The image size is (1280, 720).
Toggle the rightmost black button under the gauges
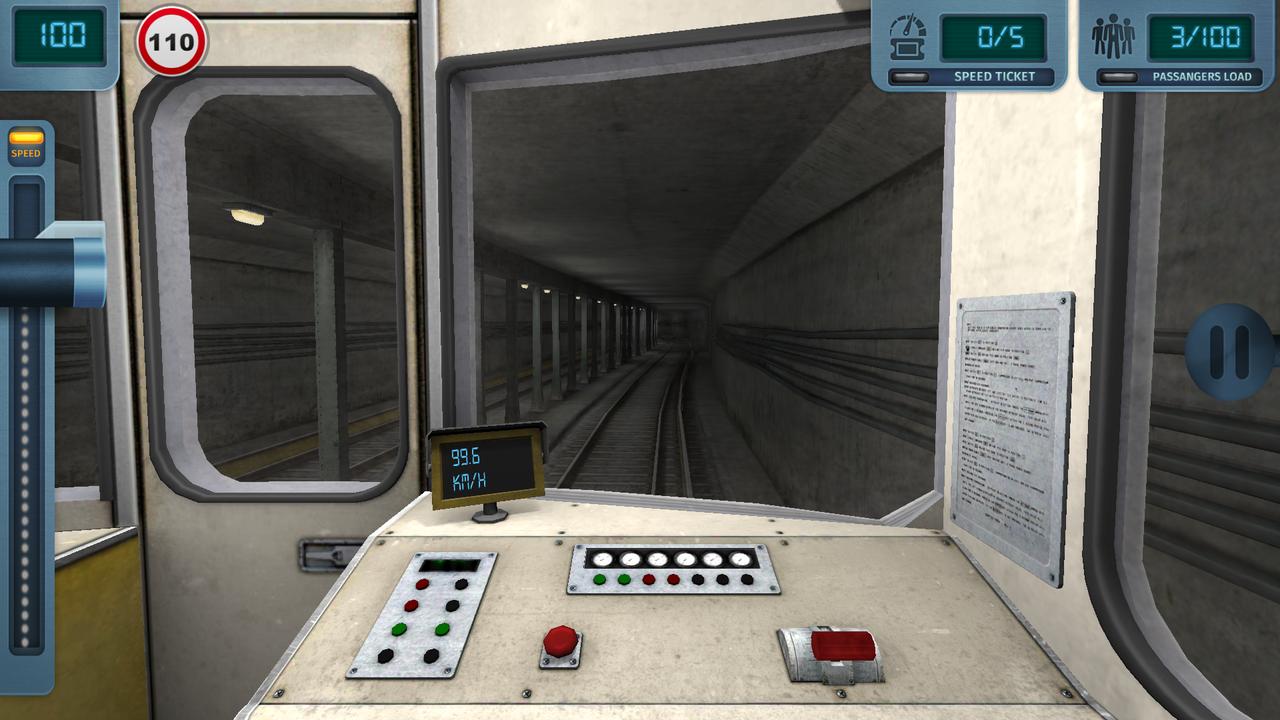click(746, 580)
